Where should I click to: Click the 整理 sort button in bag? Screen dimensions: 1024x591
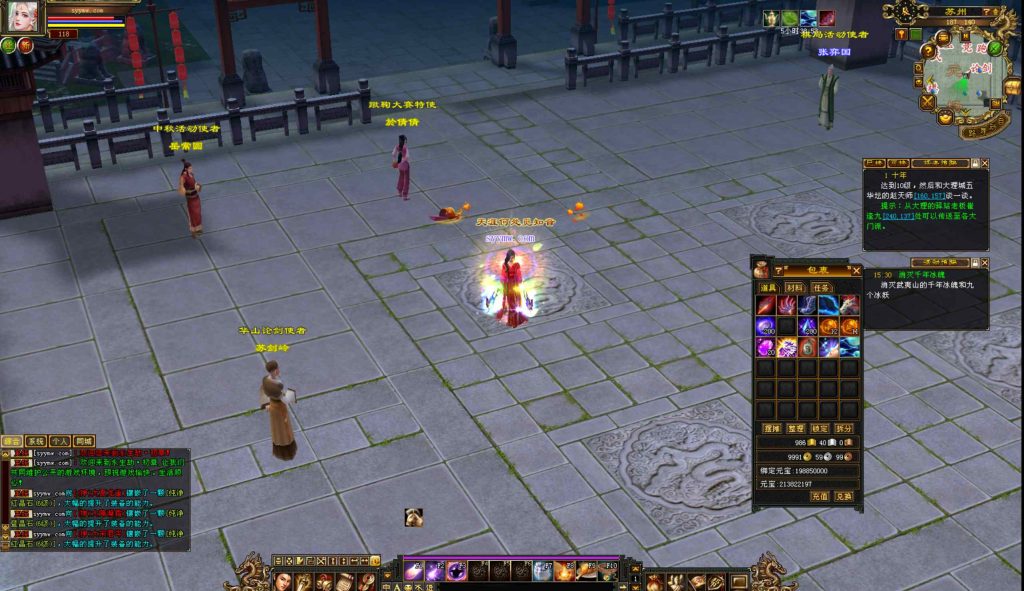click(x=795, y=428)
